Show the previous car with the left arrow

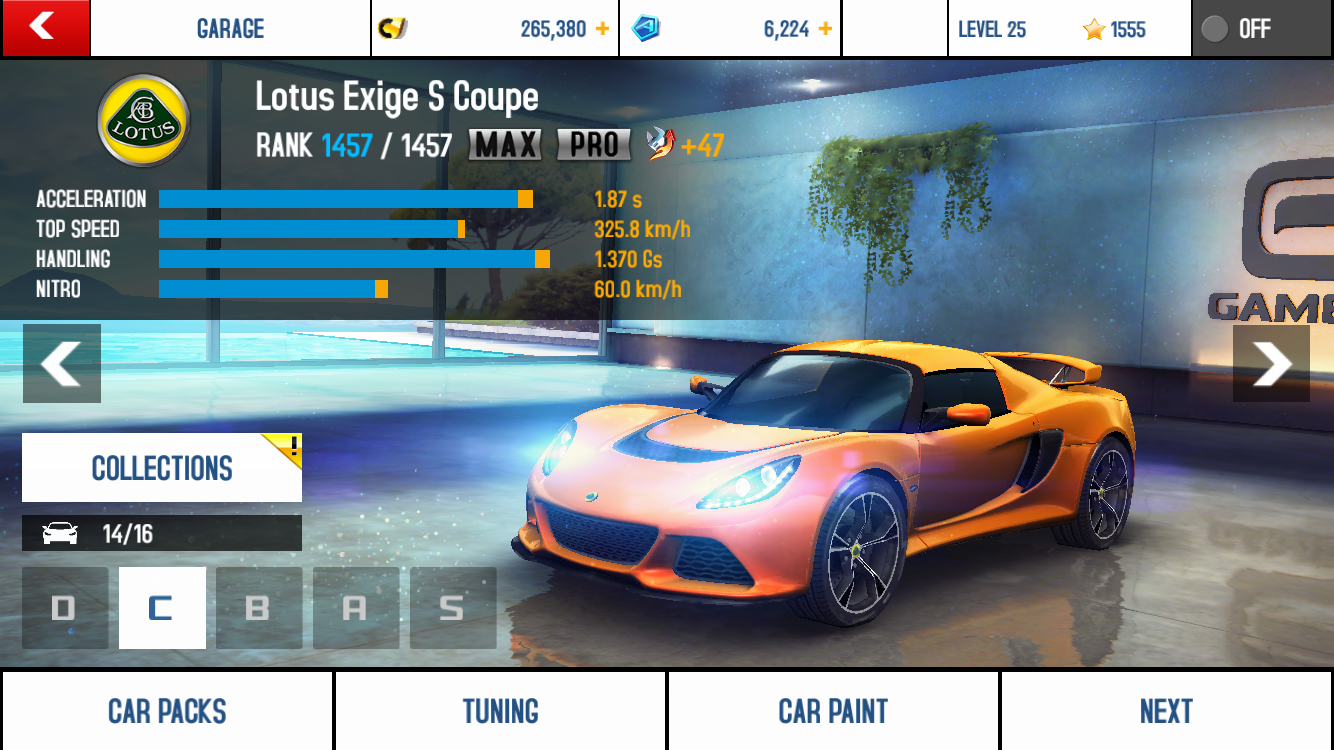coord(62,363)
